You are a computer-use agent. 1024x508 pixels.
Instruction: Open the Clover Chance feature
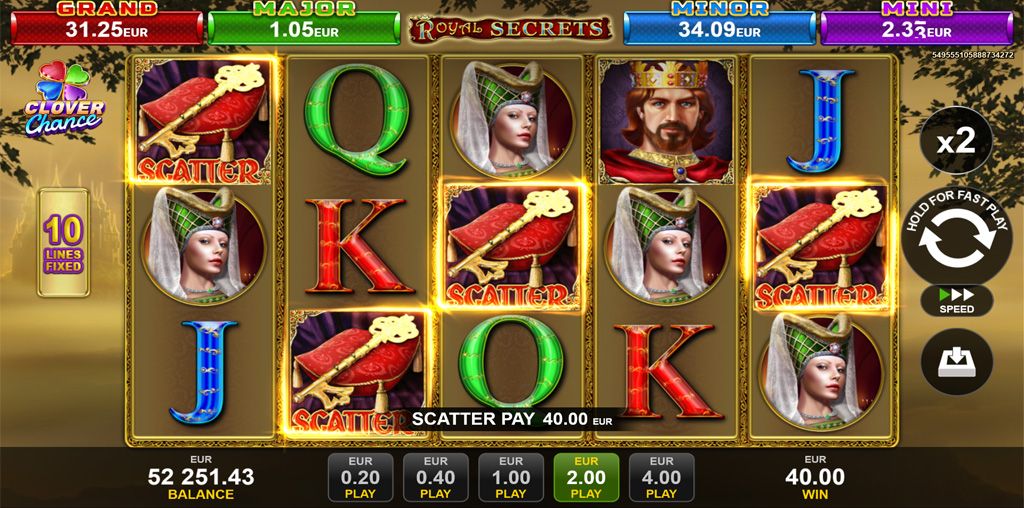[x=65, y=100]
